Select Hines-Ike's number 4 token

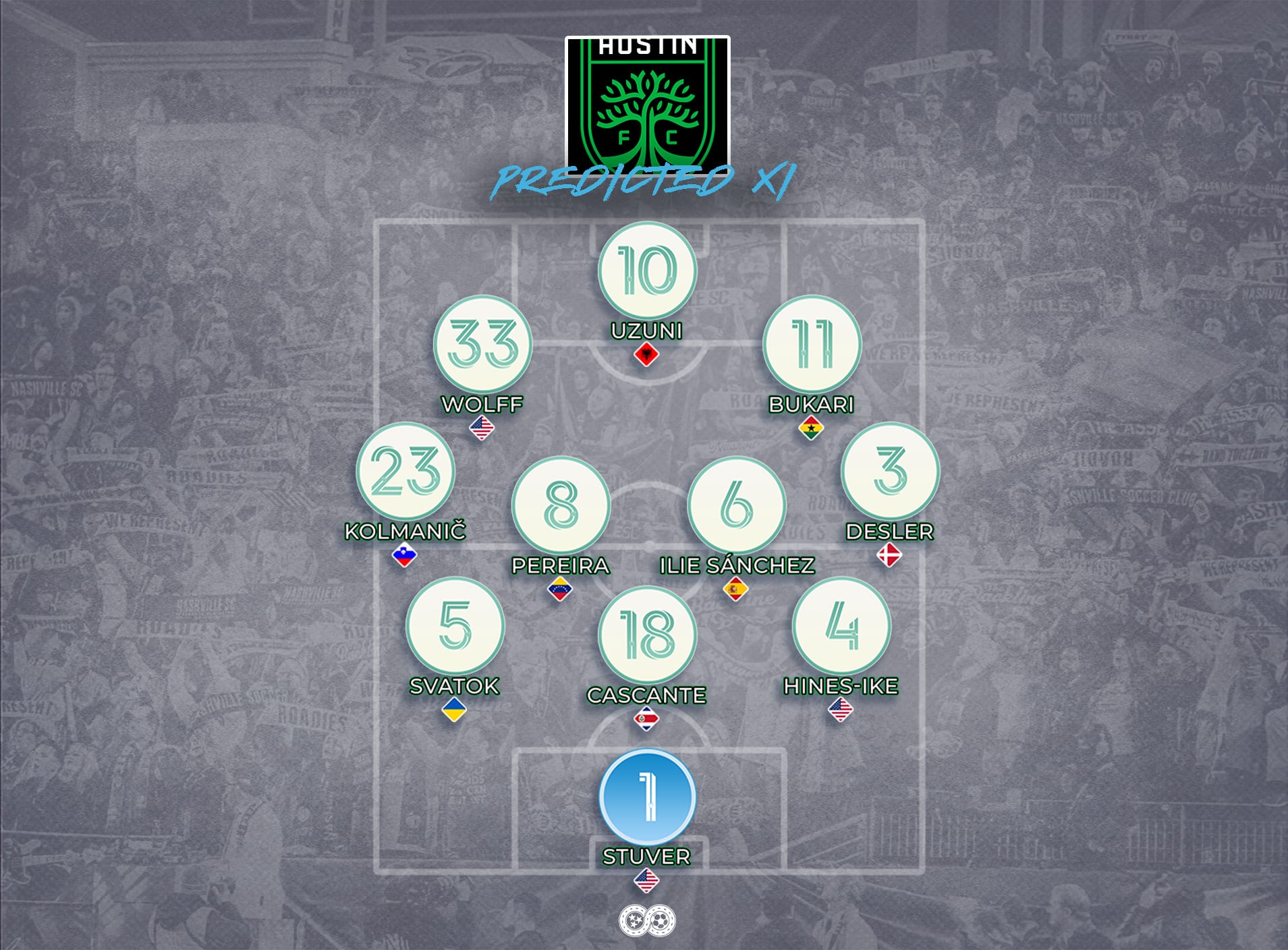[x=841, y=625]
